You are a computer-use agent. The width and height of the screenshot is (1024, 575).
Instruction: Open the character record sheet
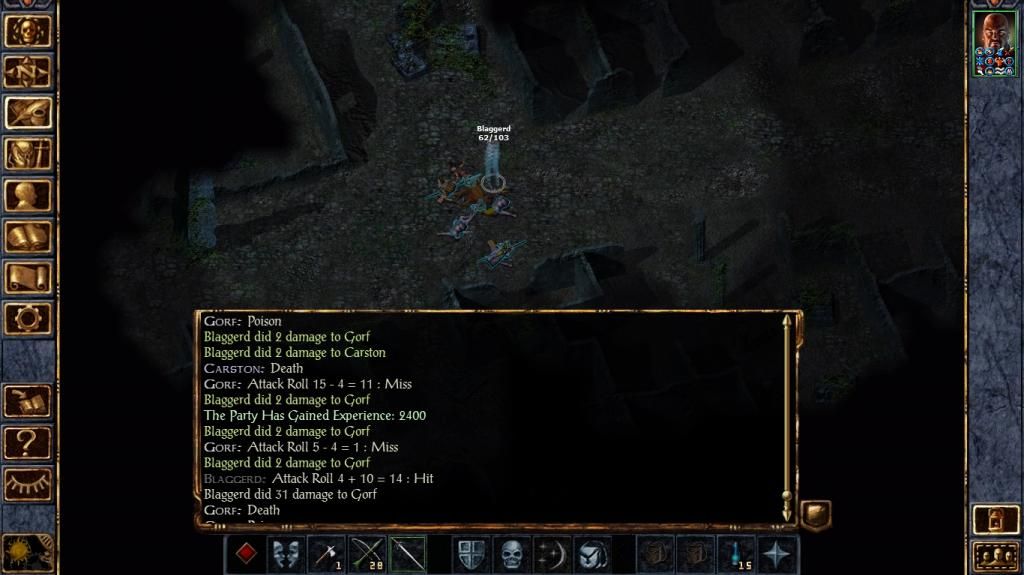click(x=28, y=195)
